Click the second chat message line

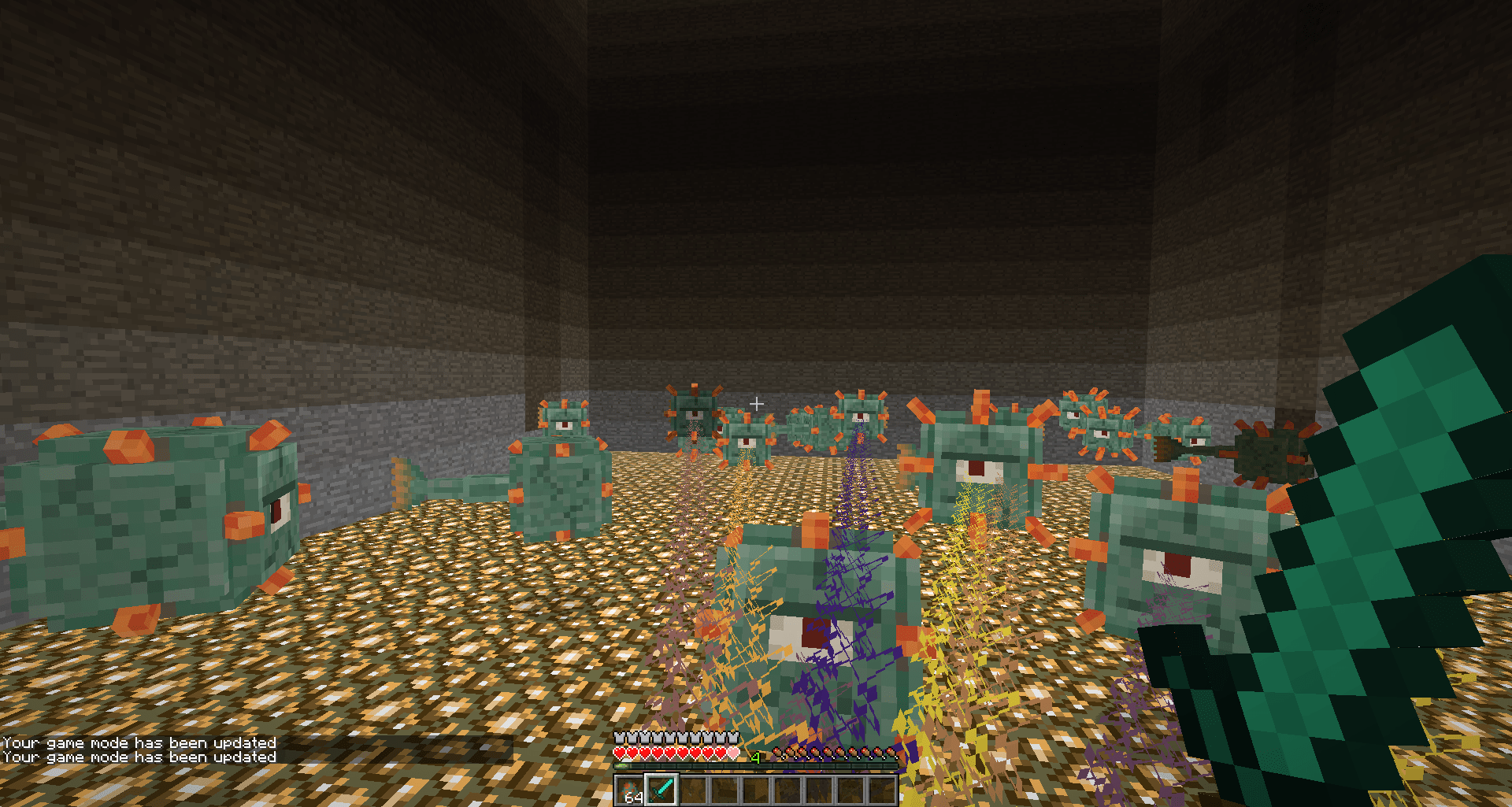(138, 757)
